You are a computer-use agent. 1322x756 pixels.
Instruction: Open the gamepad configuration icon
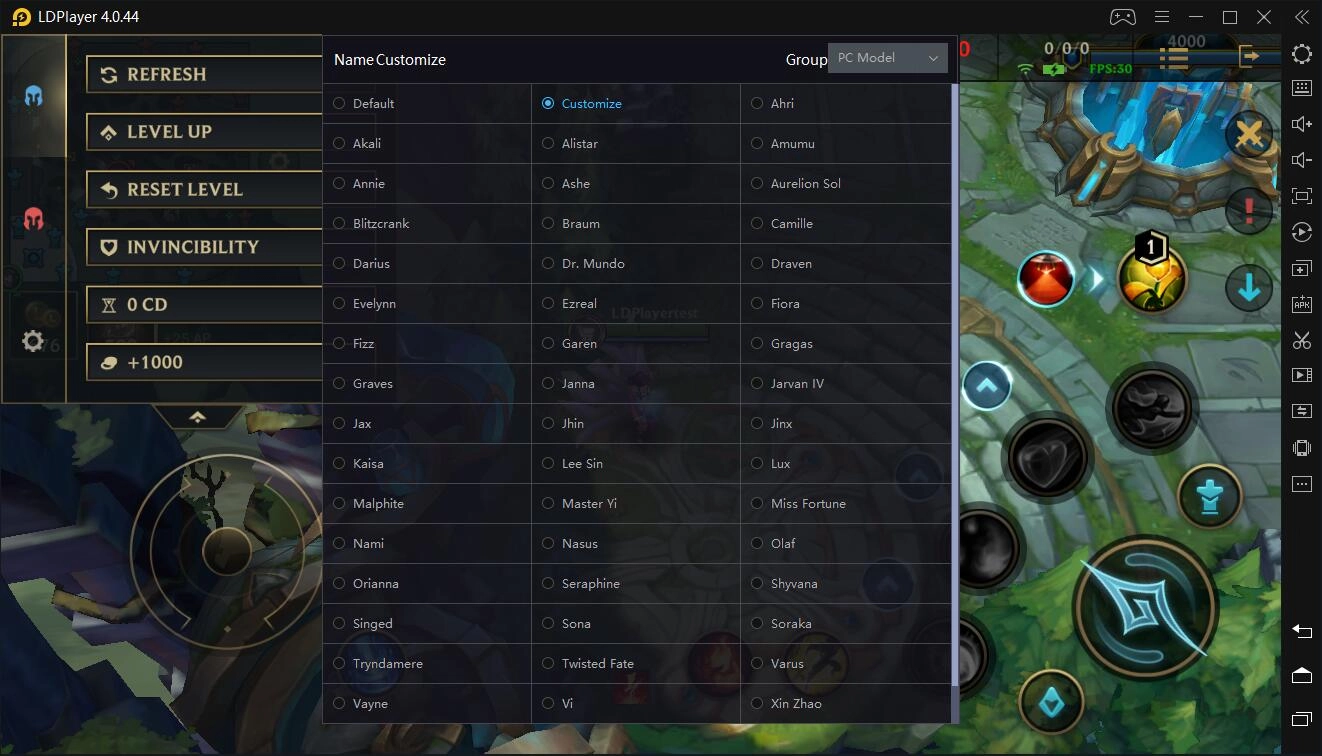1122,17
